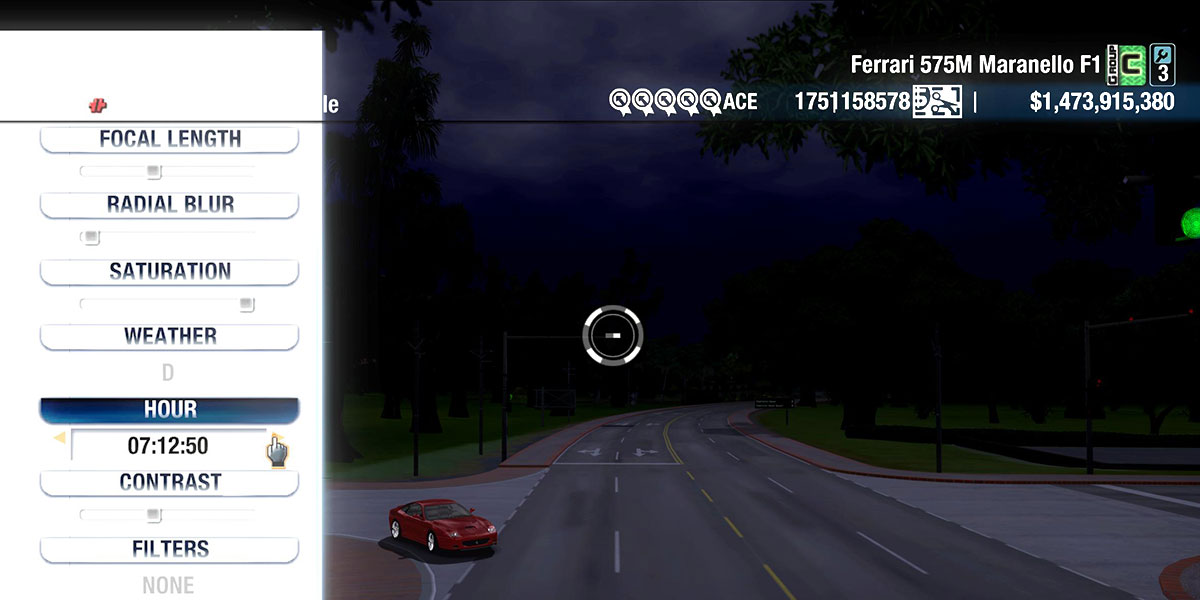Decrease the hour with the left arrow

pyautogui.click(x=59, y=438)
